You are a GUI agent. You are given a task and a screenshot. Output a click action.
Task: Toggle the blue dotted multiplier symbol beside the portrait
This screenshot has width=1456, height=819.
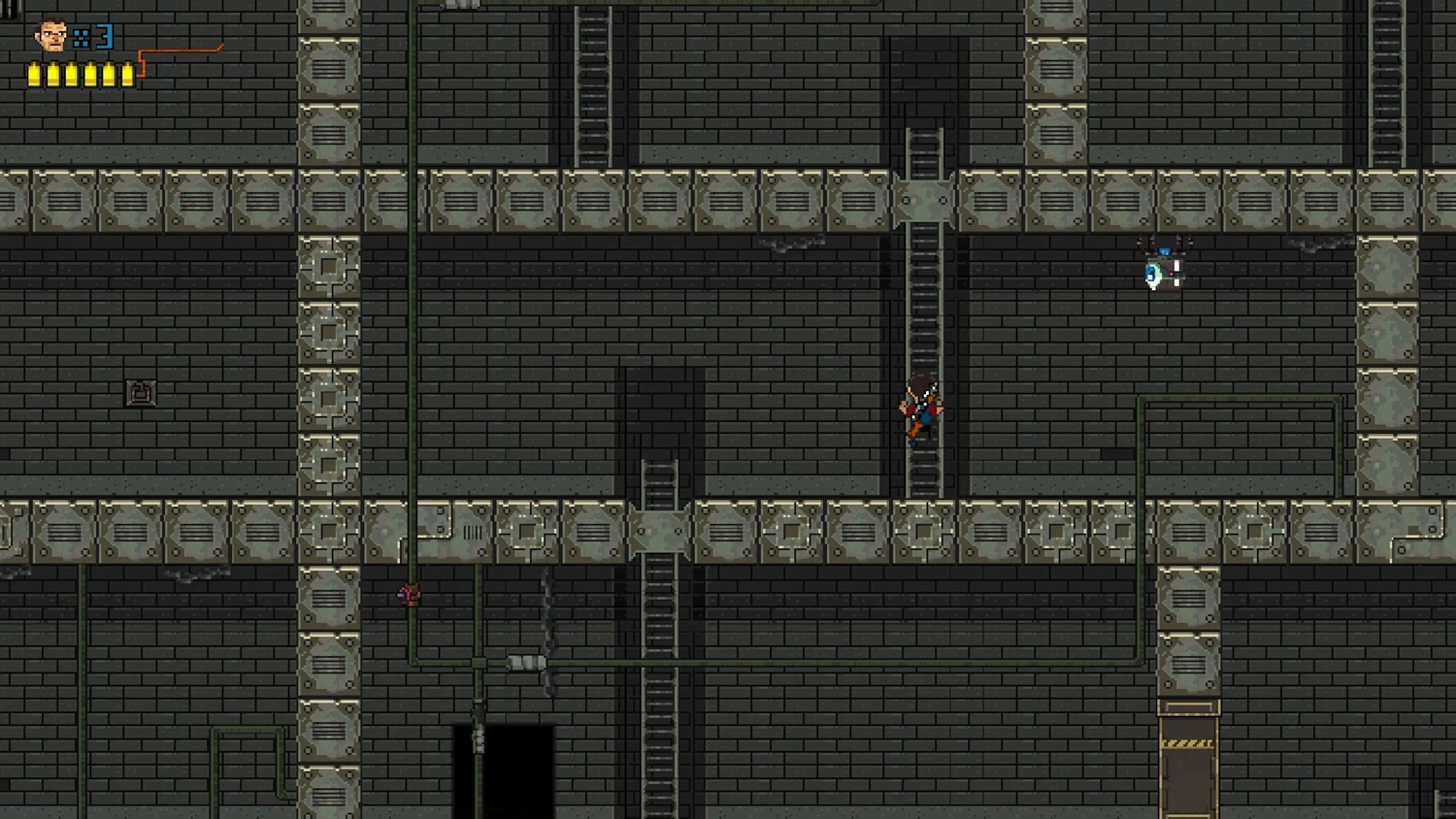(81, 36)
